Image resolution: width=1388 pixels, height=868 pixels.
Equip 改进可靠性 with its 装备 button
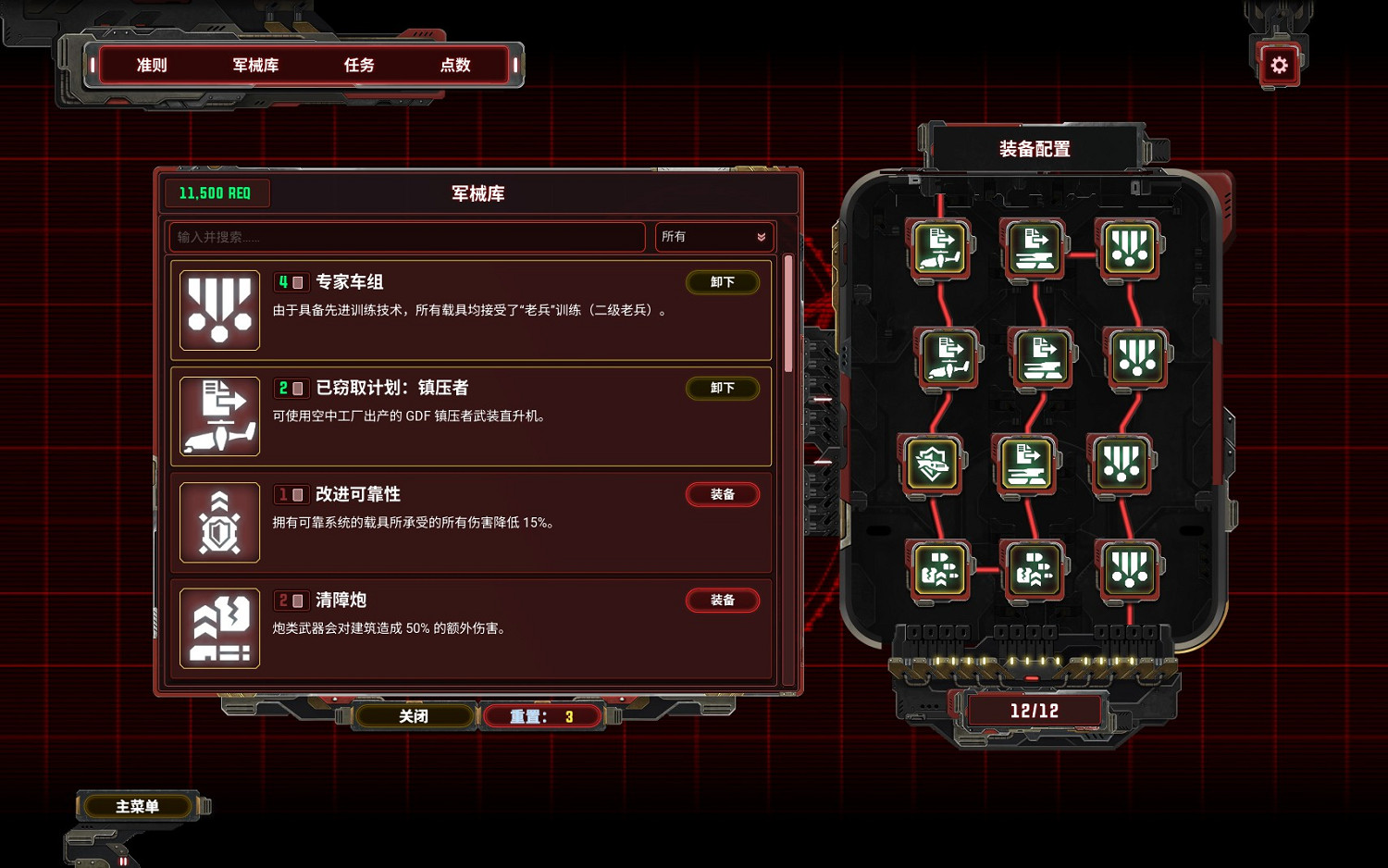723,494
